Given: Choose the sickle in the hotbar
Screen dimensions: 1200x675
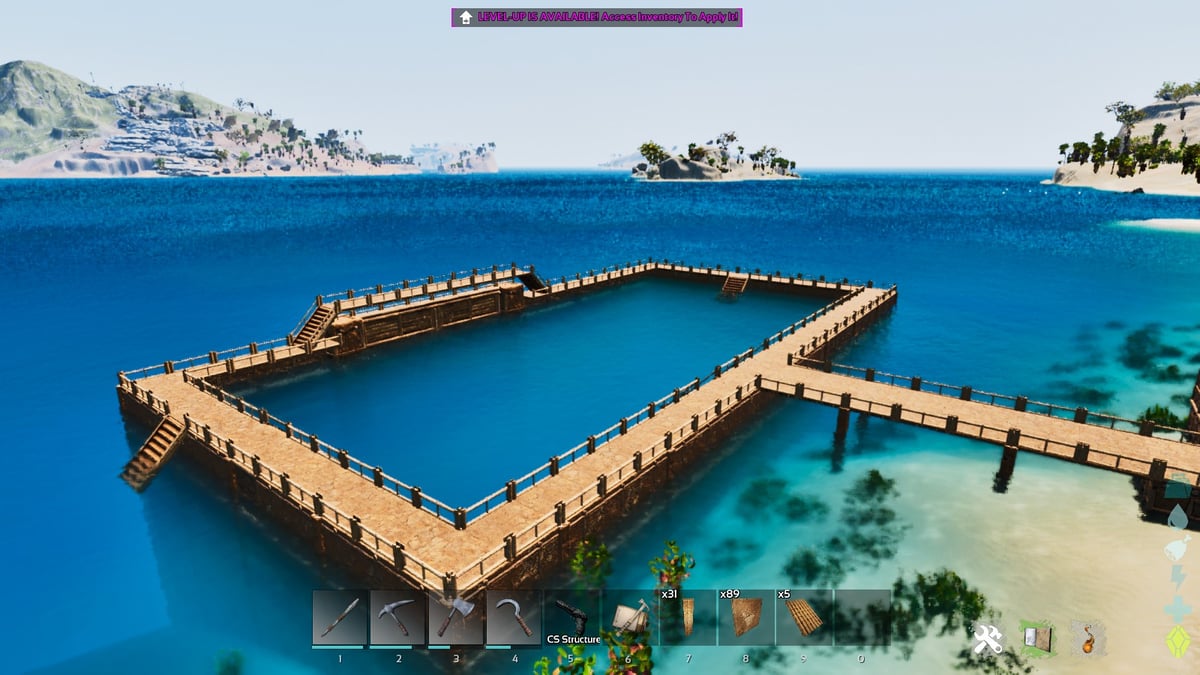Looking at the screenshot, I should click(x=514, y=618).
